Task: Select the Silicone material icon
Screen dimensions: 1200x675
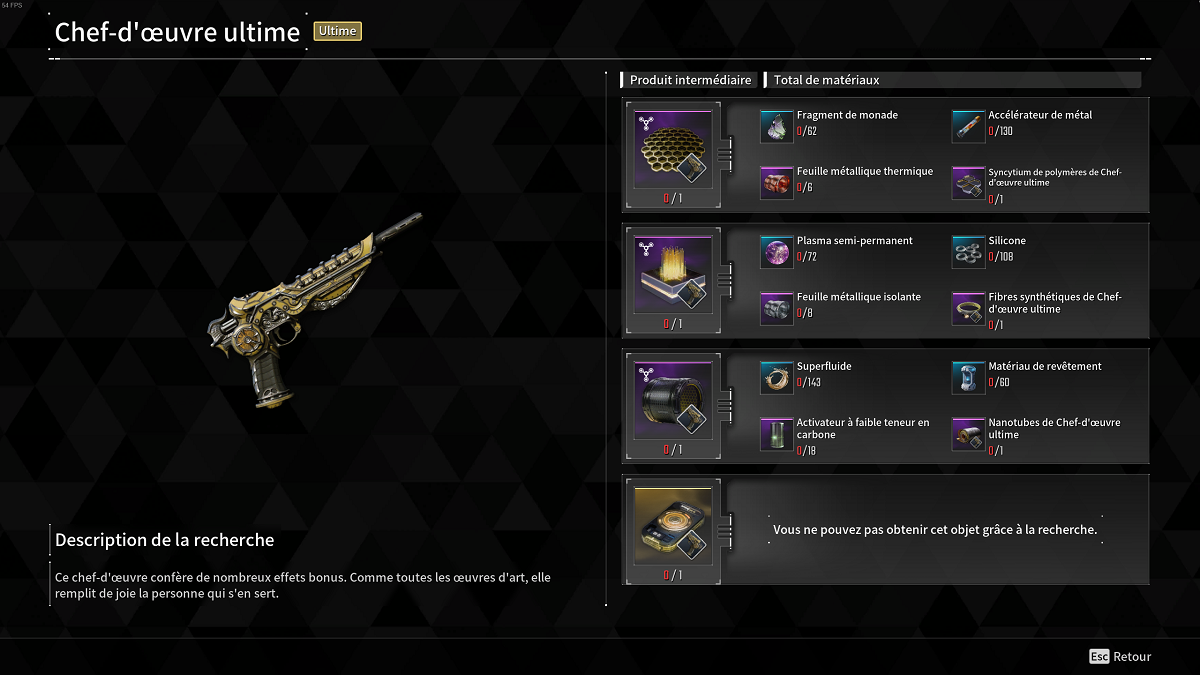Action: (x=968, y=252)
